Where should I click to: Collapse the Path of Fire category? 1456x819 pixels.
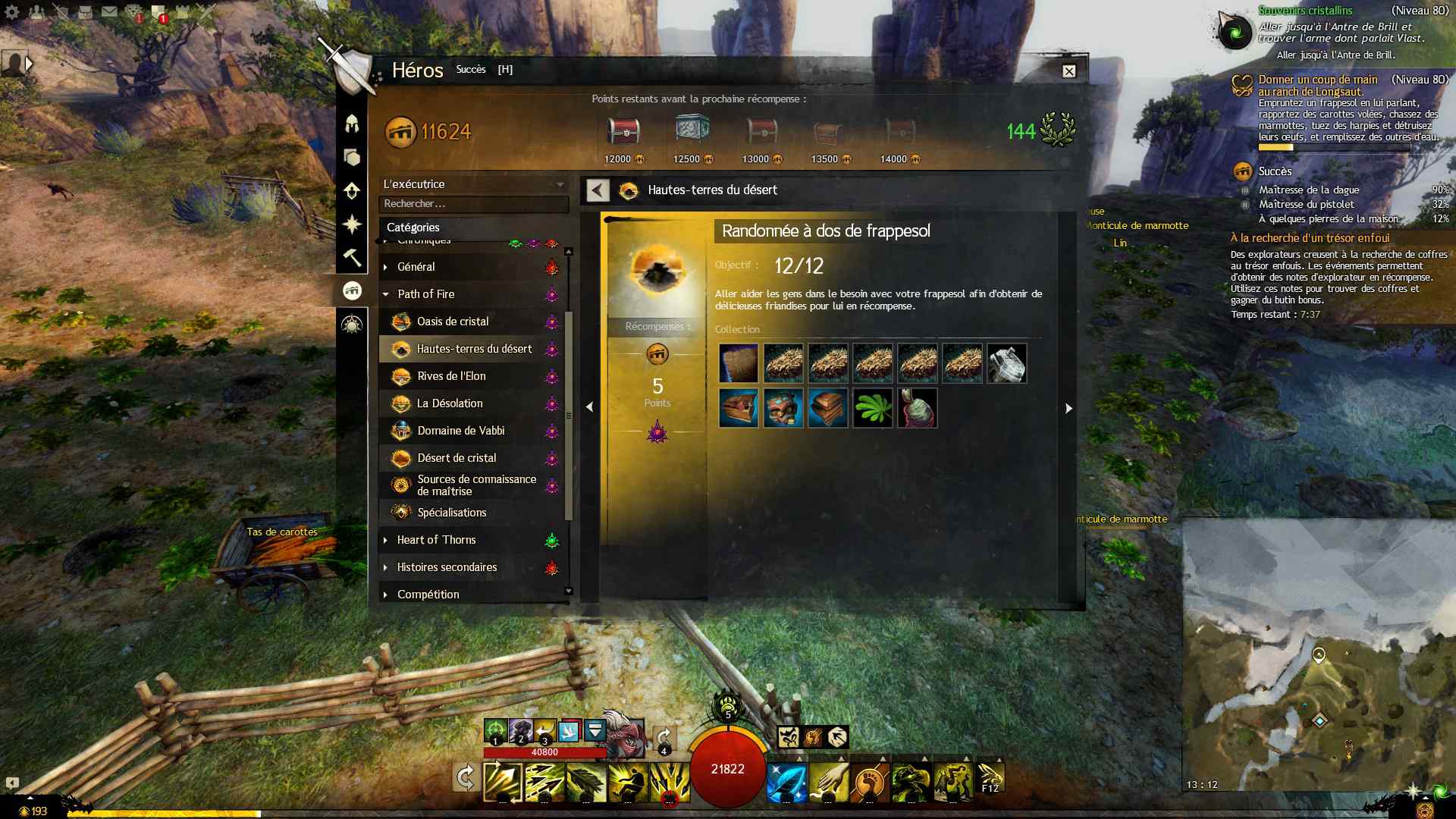(x=425, y=294)
